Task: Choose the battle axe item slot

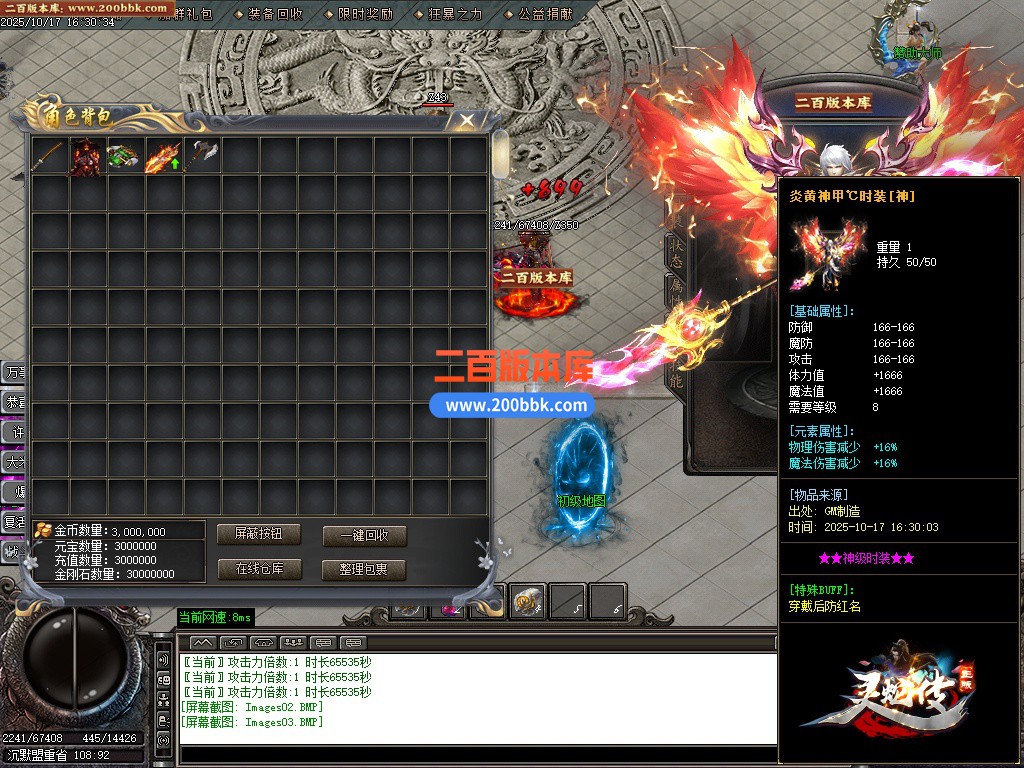Action: [x=200, y=156]
